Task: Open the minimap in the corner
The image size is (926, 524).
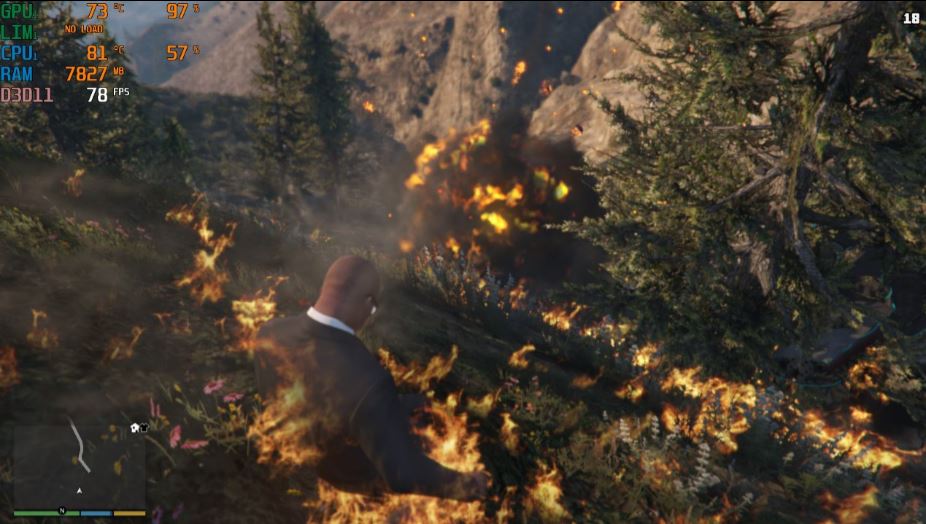Action: click(79, 463)
